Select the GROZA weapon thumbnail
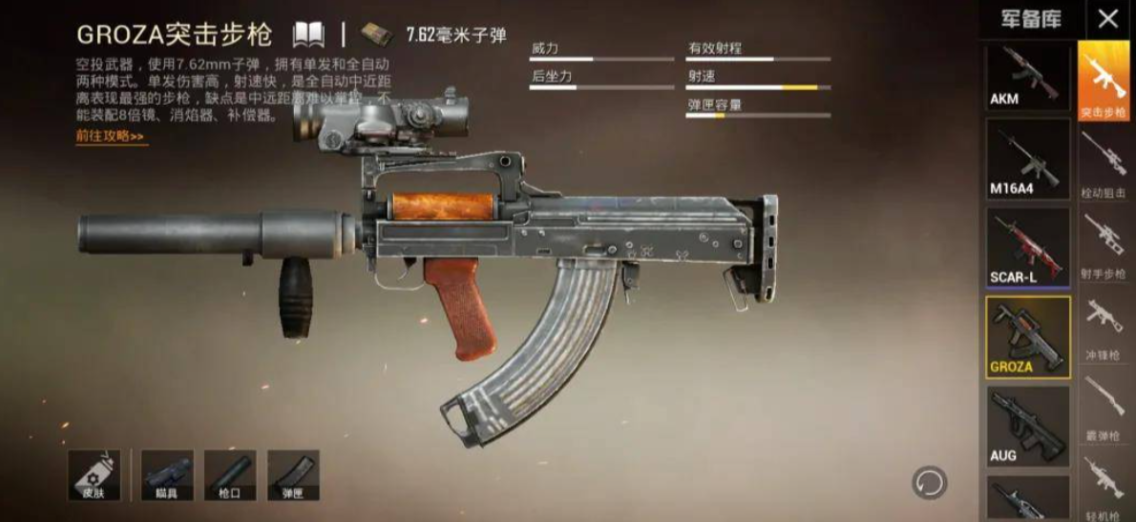This screenshot has height=522, width=1136. pos(1028,337)
